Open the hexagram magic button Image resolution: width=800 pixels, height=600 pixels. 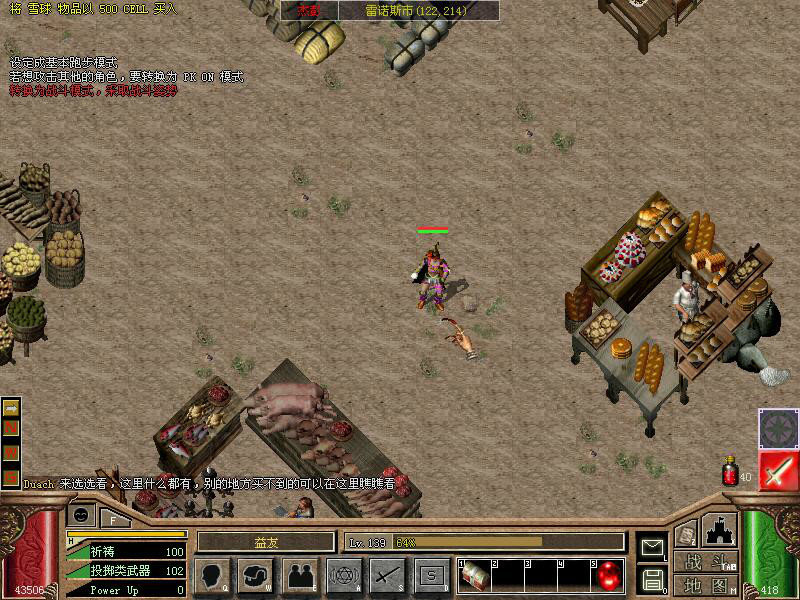[344, 575]
